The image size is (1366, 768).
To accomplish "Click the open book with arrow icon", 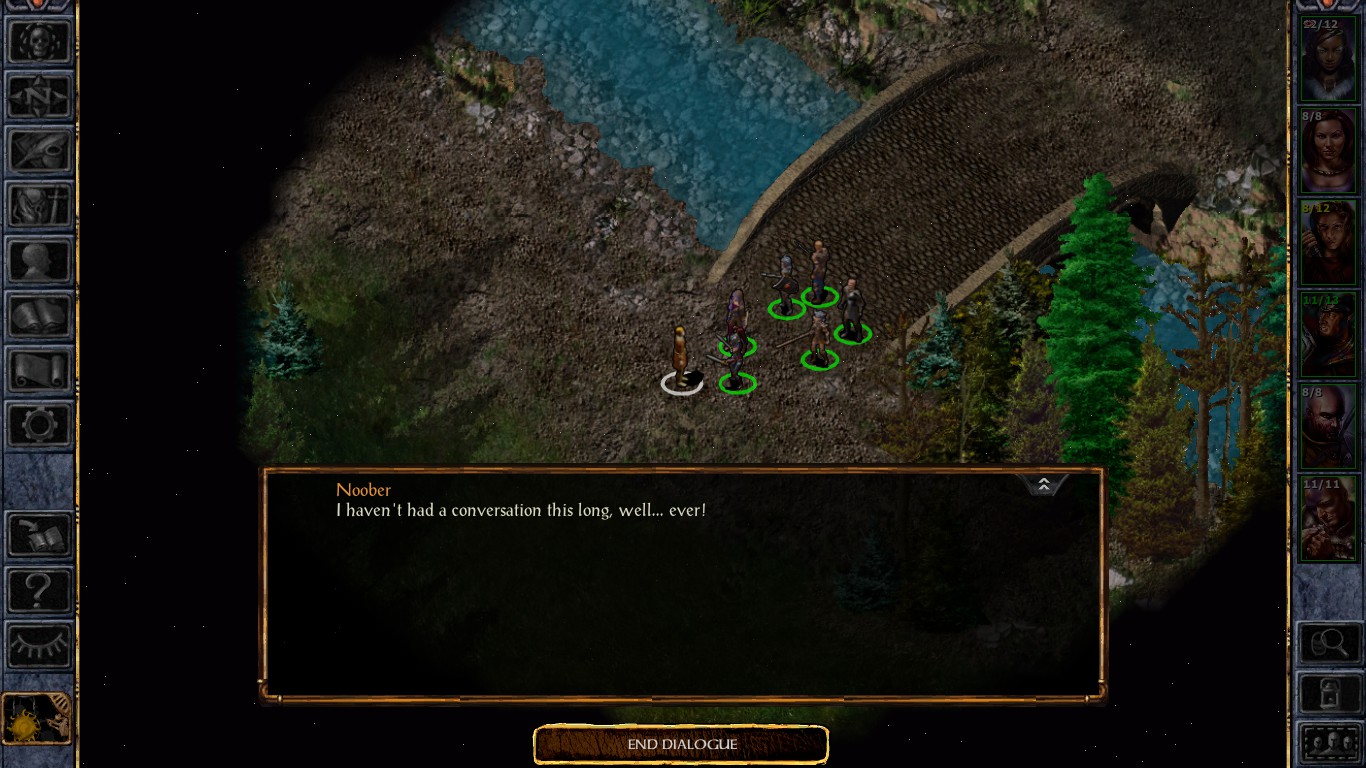I will pos(39,536).
